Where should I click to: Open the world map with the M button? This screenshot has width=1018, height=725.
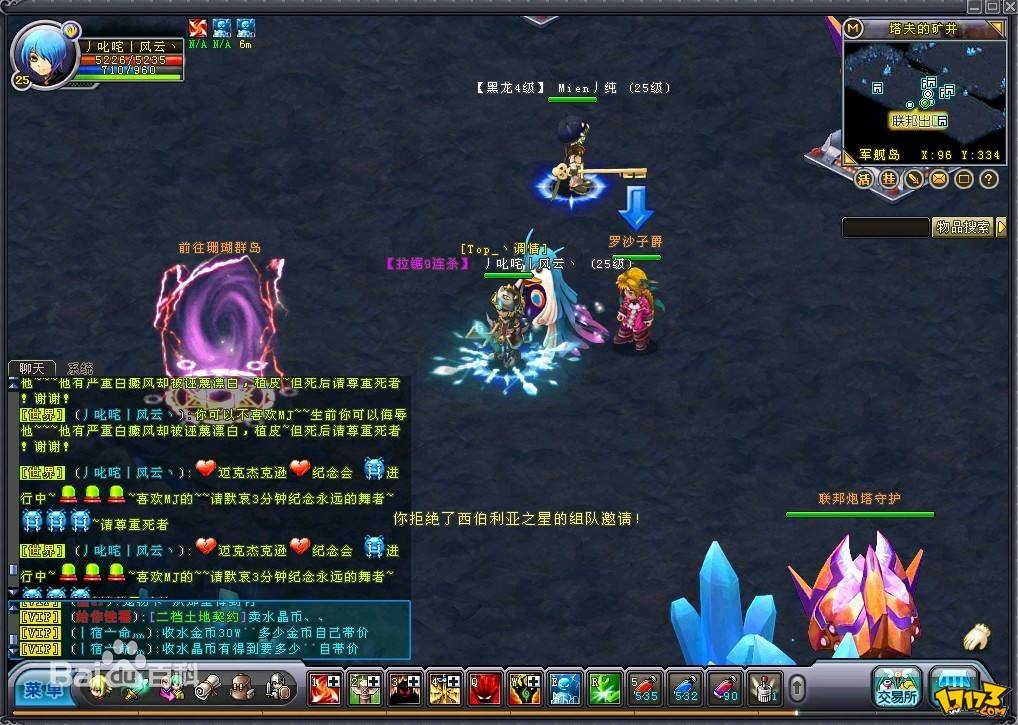click(x=853, y=28)
